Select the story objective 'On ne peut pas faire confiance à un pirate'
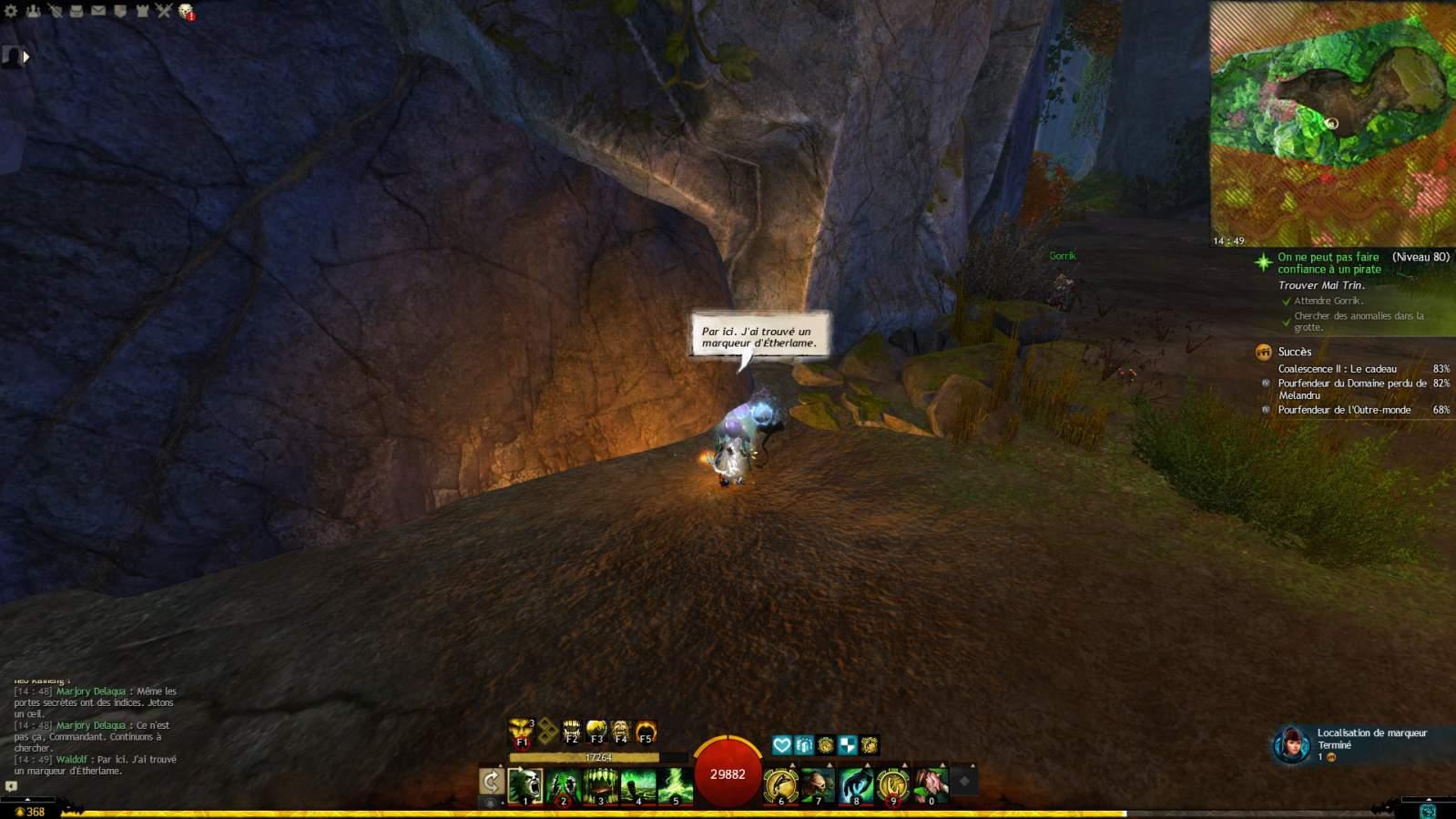 click(1329, 262)
